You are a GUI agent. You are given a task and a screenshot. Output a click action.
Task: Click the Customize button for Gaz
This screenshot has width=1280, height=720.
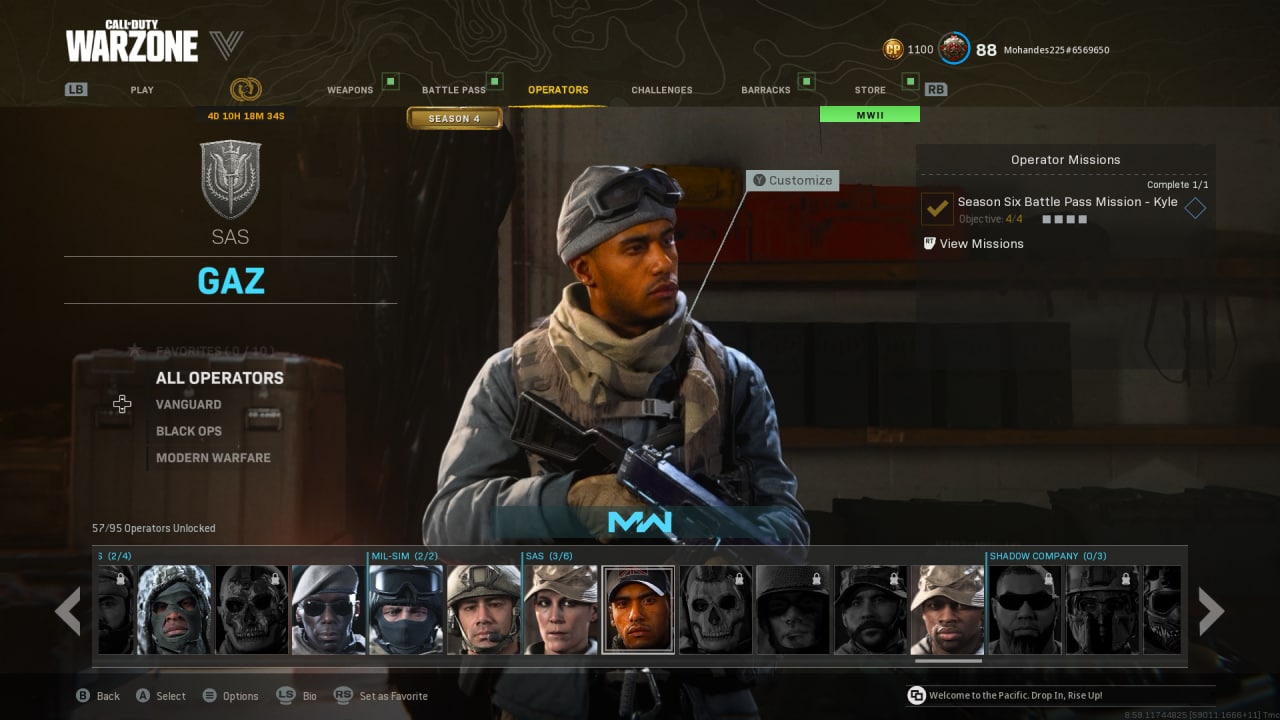793,180
